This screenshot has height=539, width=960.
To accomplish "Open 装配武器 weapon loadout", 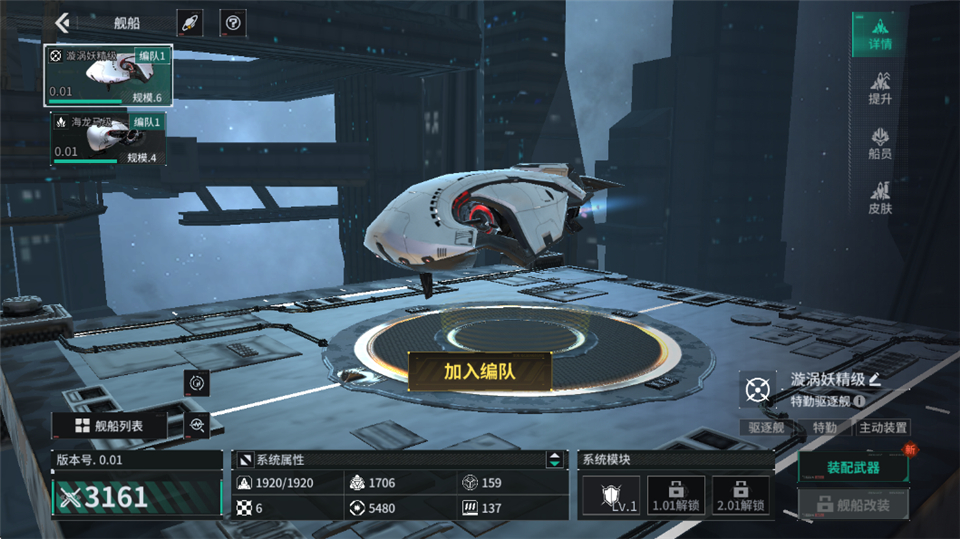I will click(852, 467).
